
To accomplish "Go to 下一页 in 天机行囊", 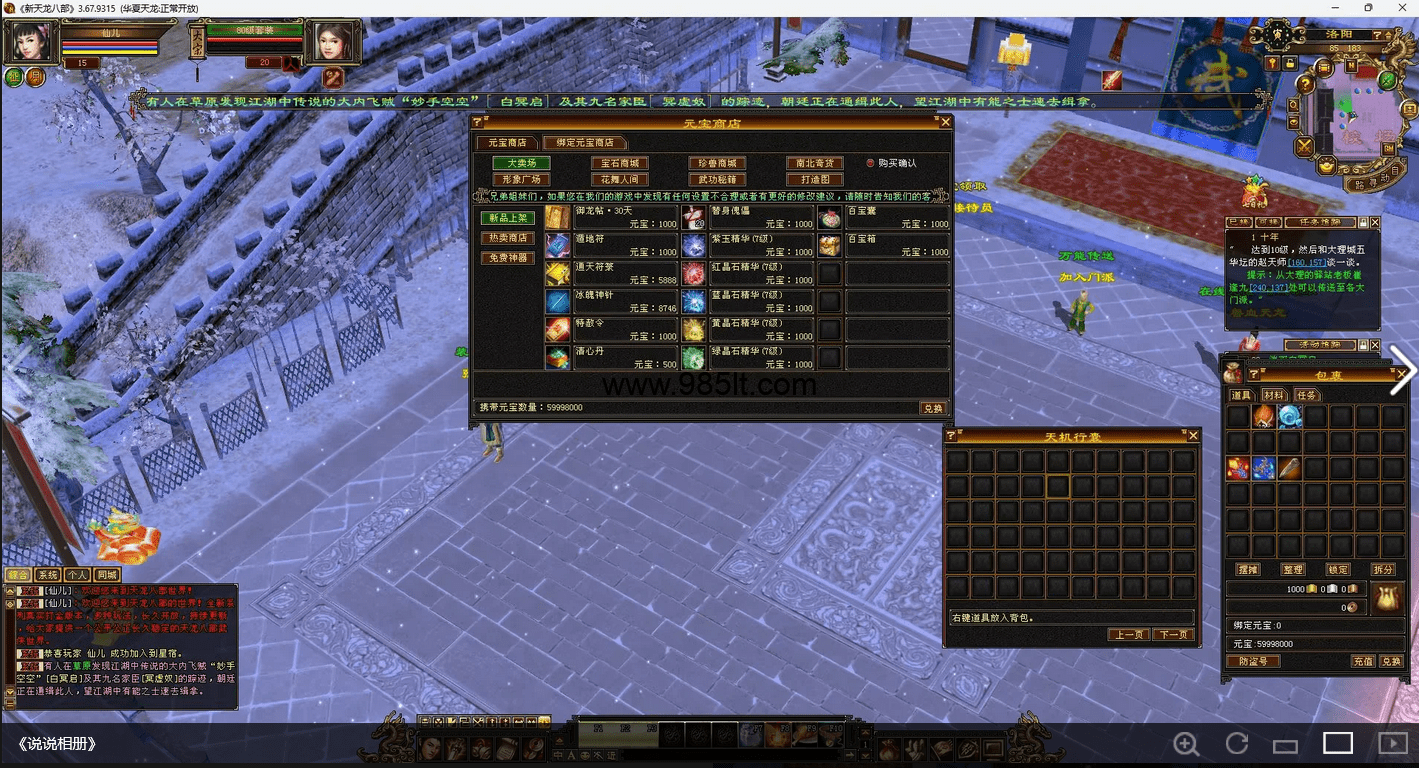I will pos(1172,635).
